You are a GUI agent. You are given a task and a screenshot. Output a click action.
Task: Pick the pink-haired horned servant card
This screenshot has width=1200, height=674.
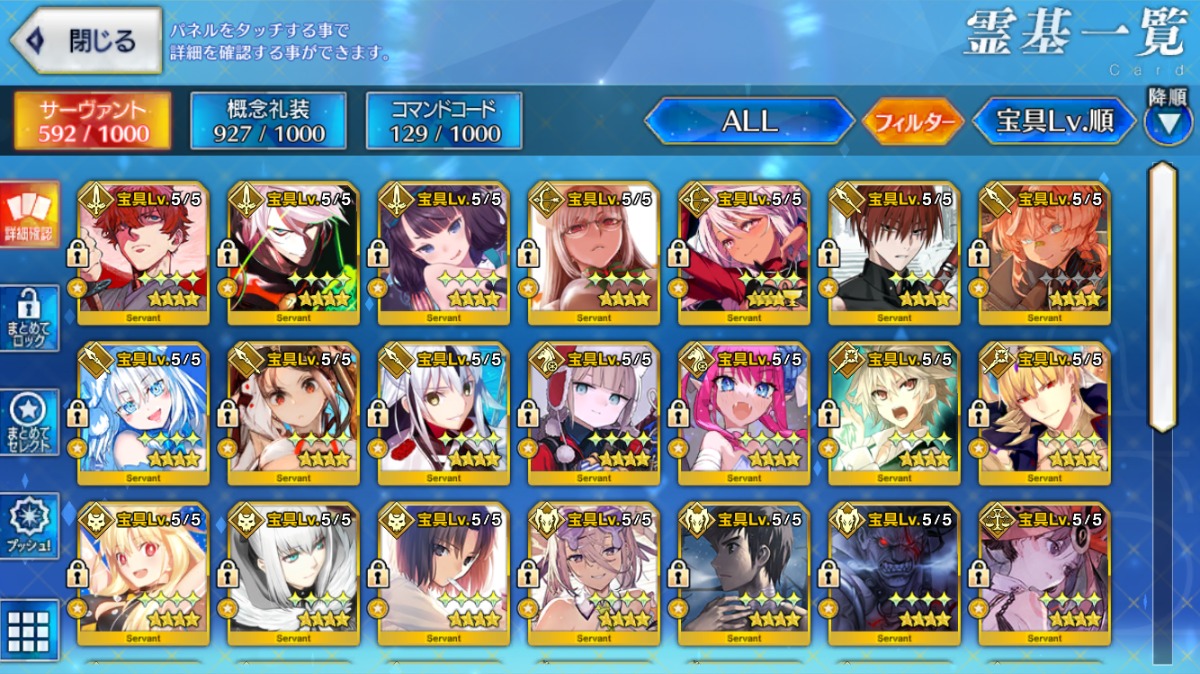coord(744,414)
